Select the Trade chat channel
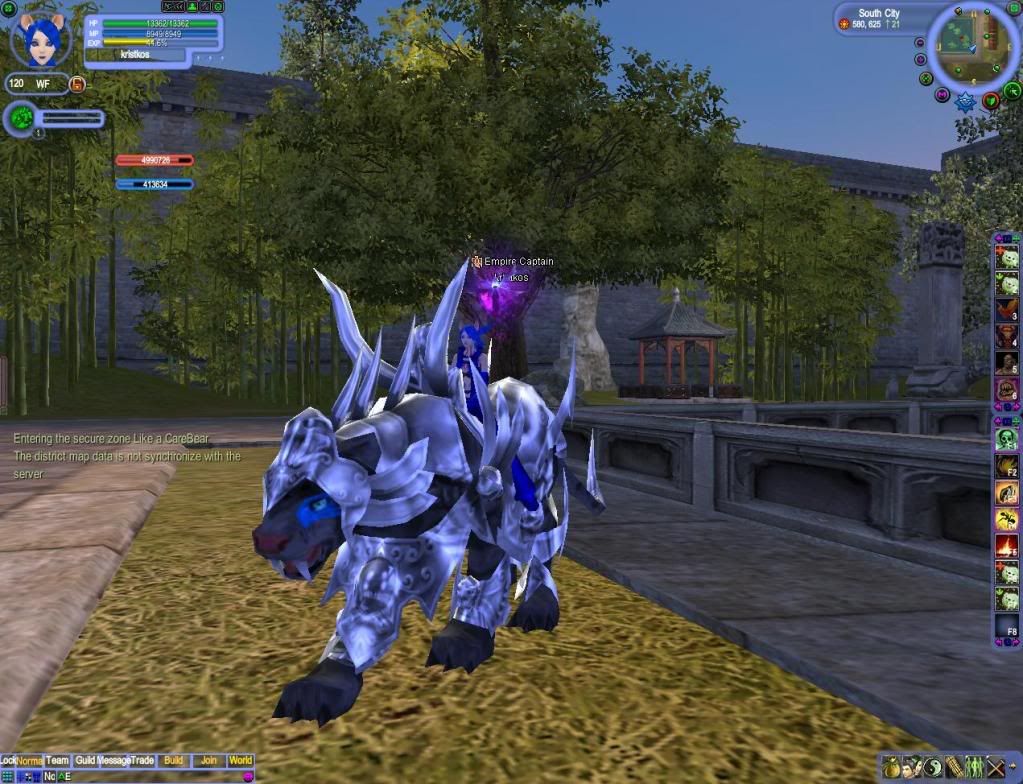 pos(143,761)
